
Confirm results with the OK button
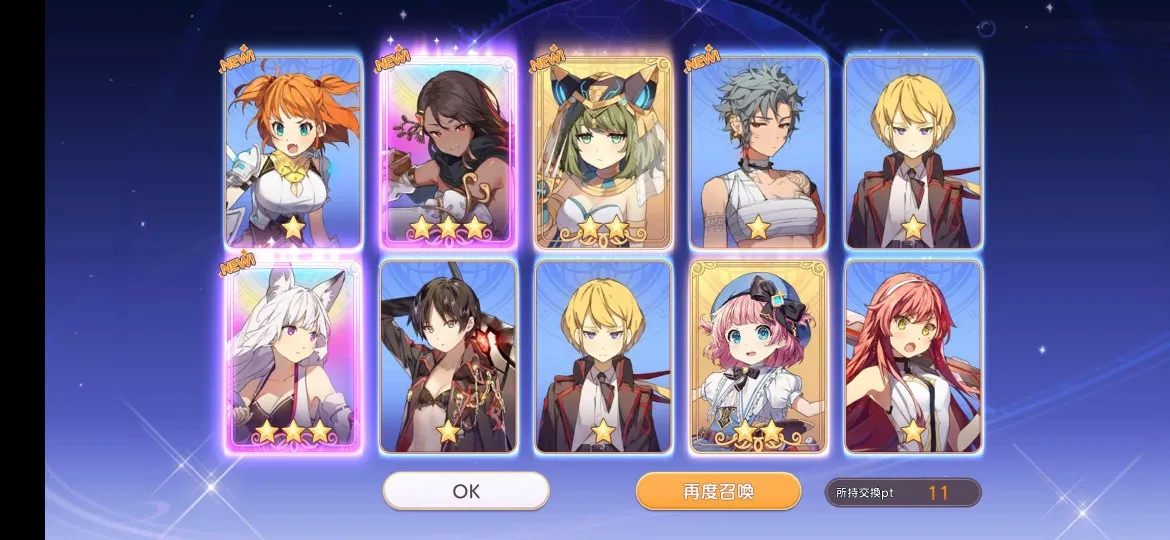[x=466, y=491]
